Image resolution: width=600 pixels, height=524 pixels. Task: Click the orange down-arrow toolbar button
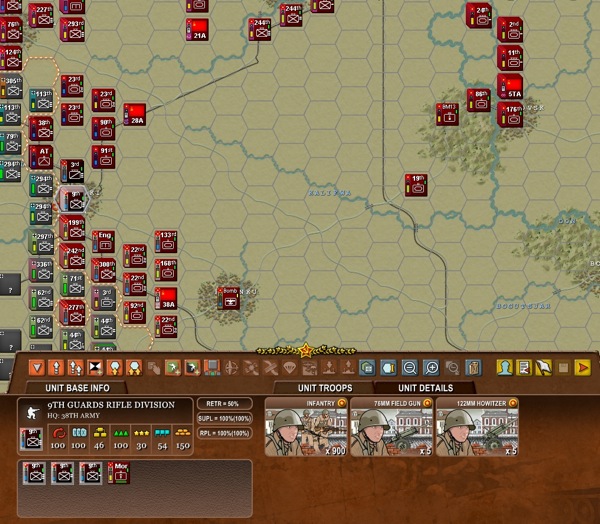point(37,367)
